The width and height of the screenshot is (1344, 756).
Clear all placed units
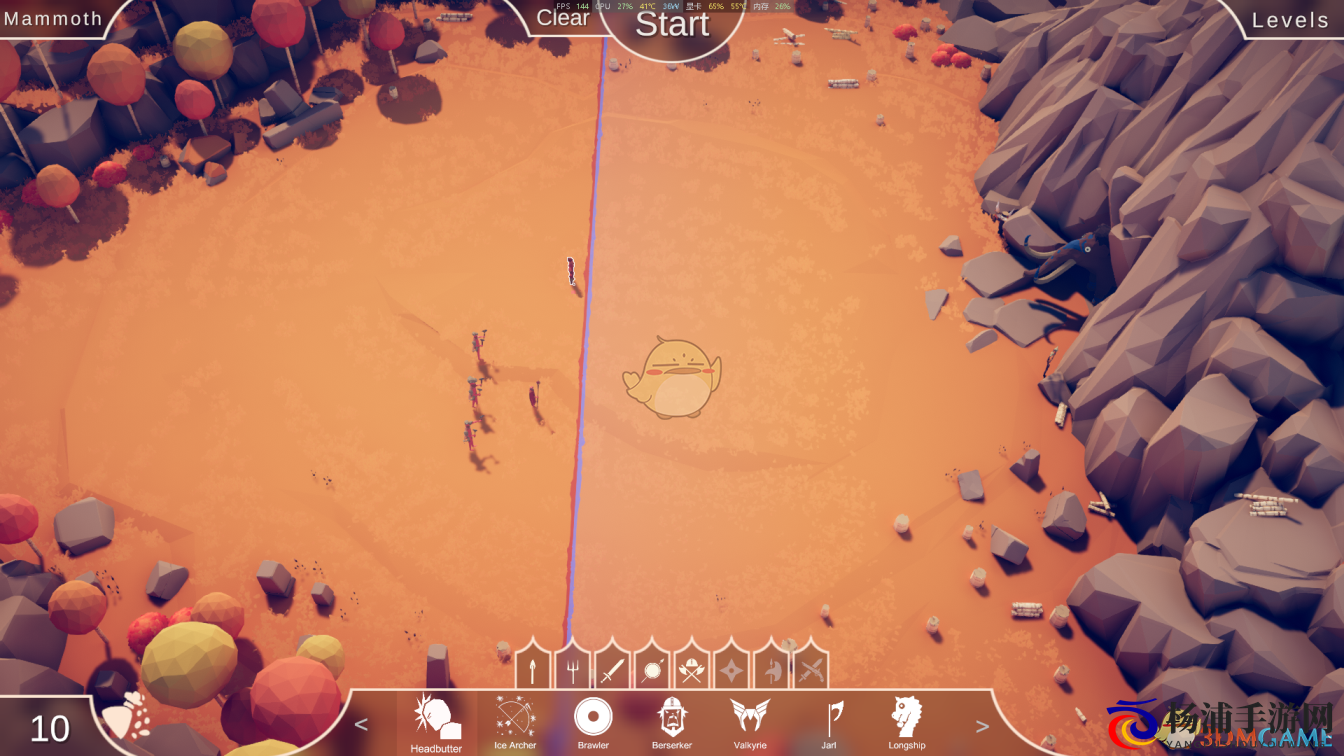tap(563, 17)
